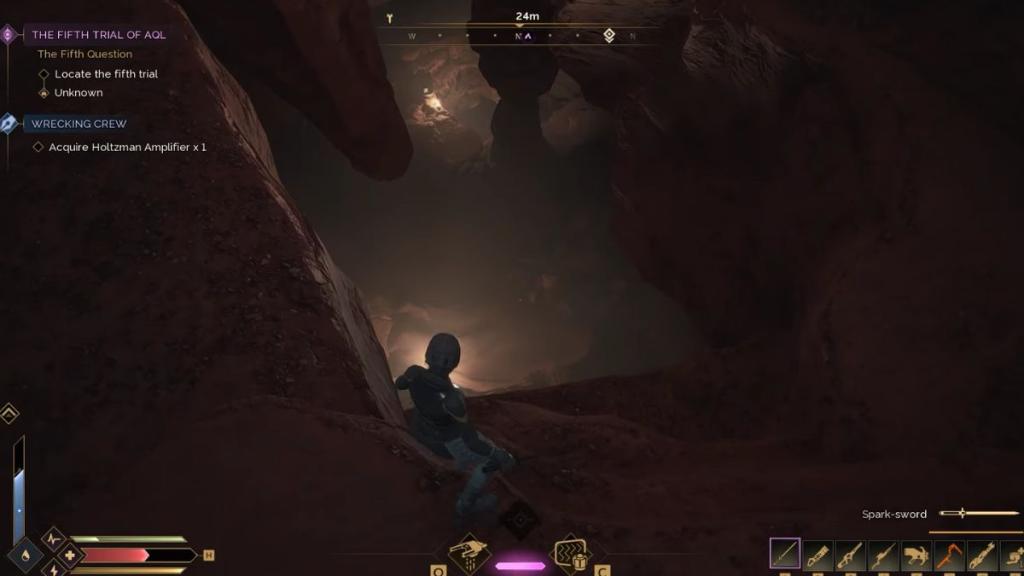
Task: Open the Wrecking Crew quest tracker entry
Action: (78, 124)
